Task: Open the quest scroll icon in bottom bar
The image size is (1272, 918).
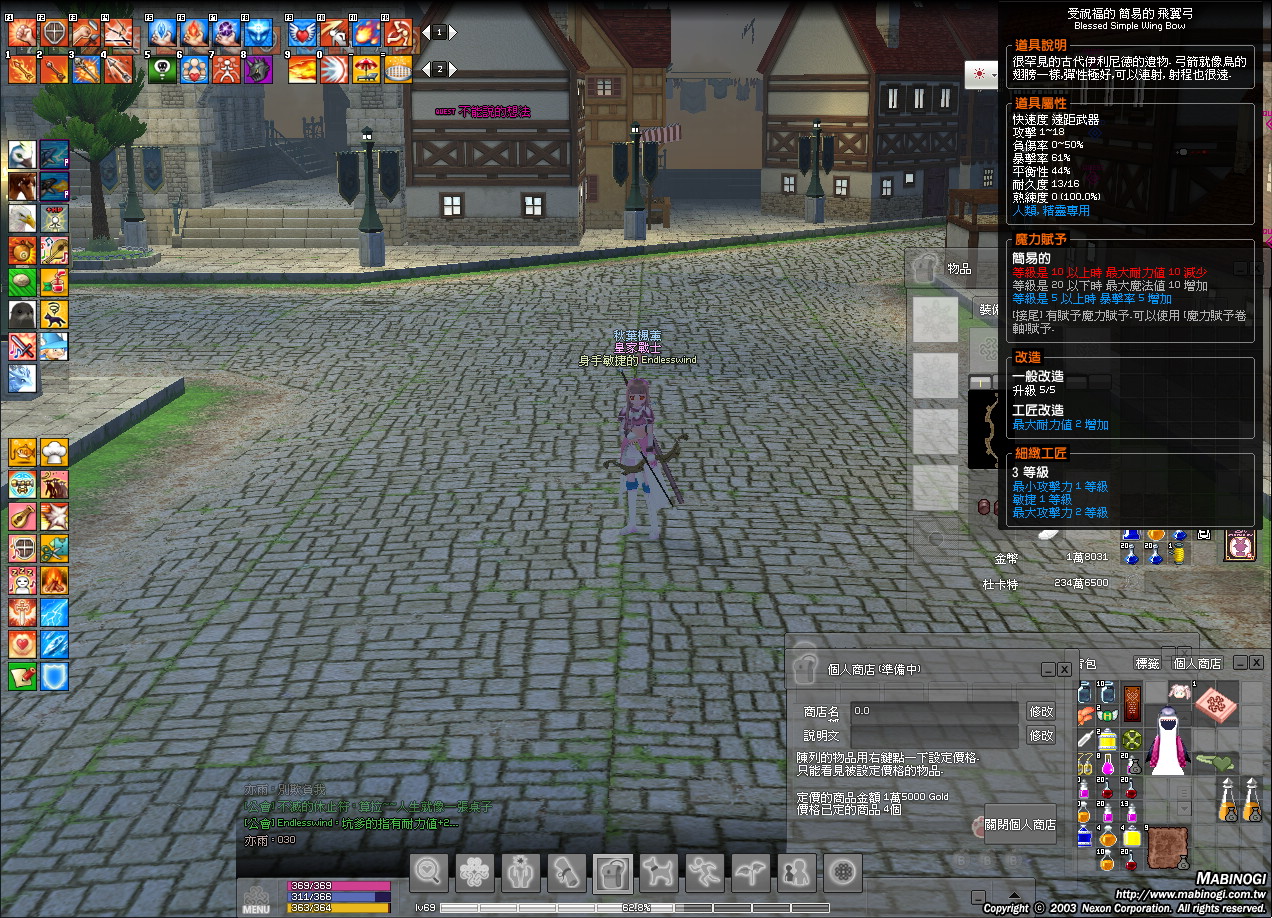Action: click(x=566, y=873)
